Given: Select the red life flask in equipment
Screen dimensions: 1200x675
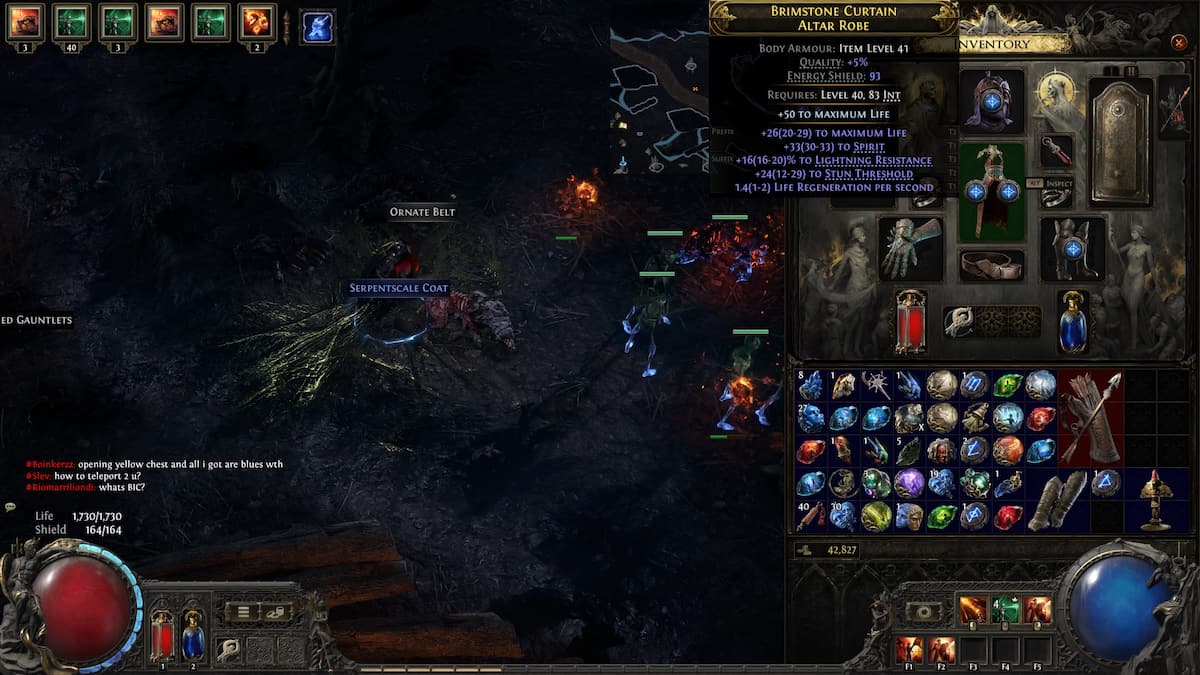Looking at the screenshot, I should point(910,322).
